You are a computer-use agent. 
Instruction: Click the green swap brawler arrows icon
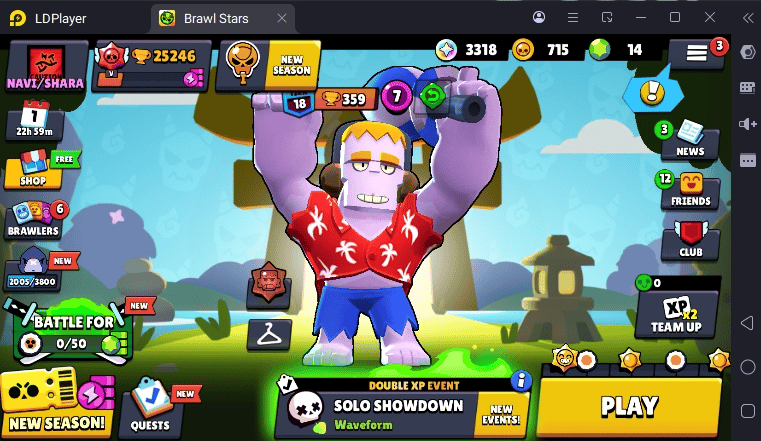[433, 96]
